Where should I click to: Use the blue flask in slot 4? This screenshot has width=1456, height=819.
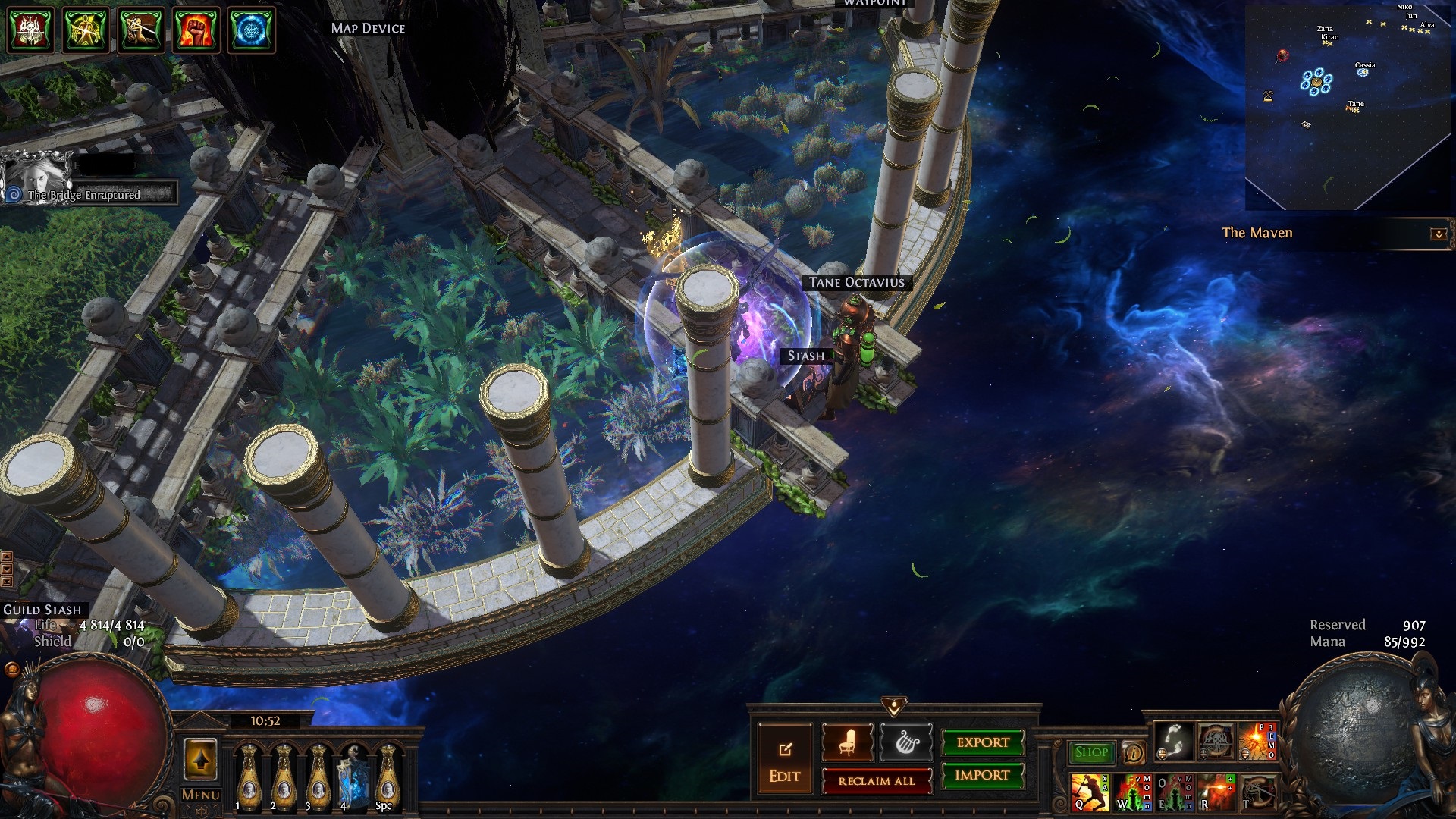click(352, 776)
